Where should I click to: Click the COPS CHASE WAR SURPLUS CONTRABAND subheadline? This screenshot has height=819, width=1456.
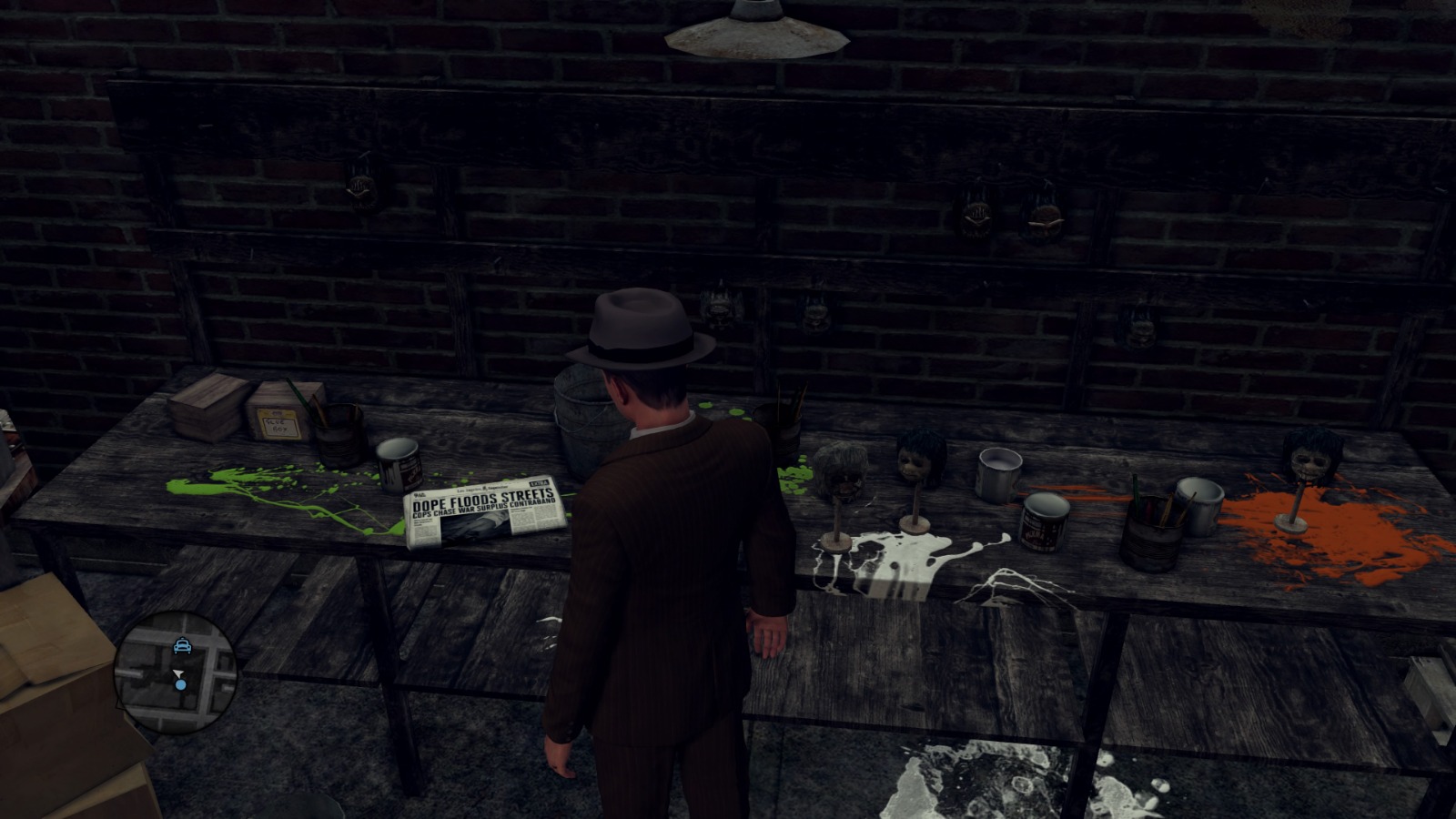pos(483,511)
